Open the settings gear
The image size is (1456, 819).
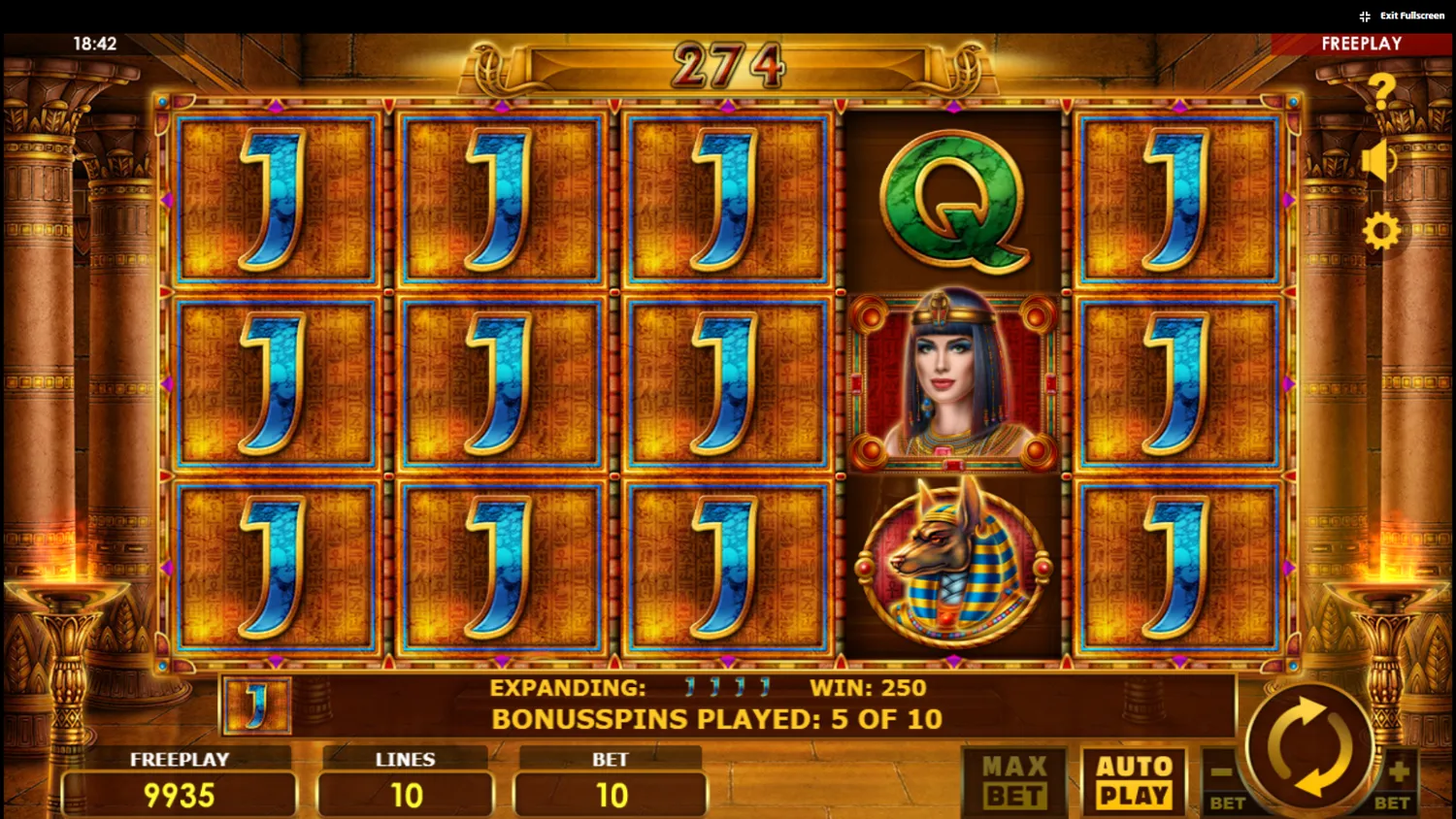point(1382,231)
